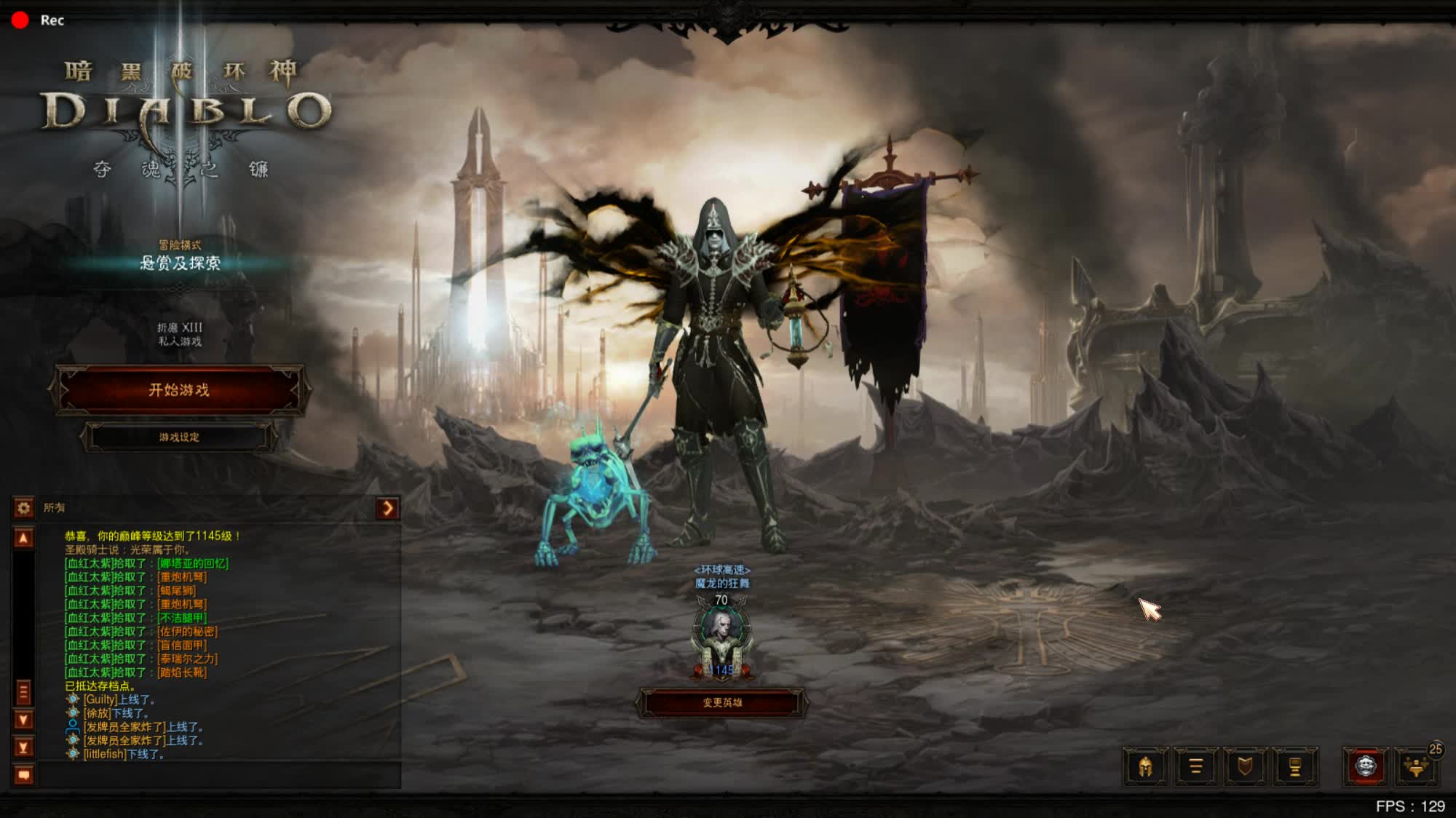Click the 泰瑞尔之力 item link in chat
This screenshot has width=1456, height=818.
coord(188,659)
